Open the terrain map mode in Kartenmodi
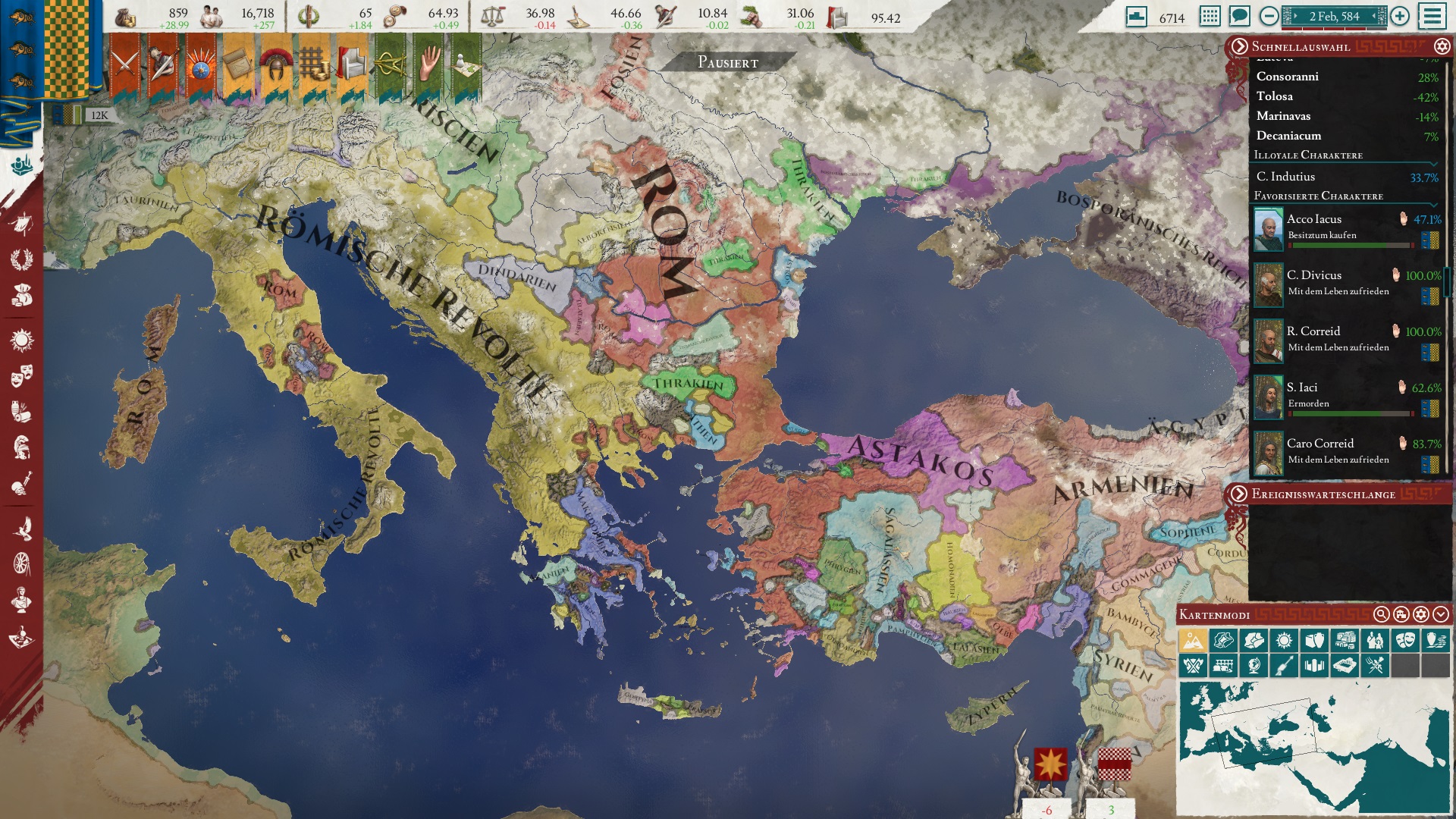Image resolution: width=1456 pixels, height=819 pixels. click(1194, 640)
